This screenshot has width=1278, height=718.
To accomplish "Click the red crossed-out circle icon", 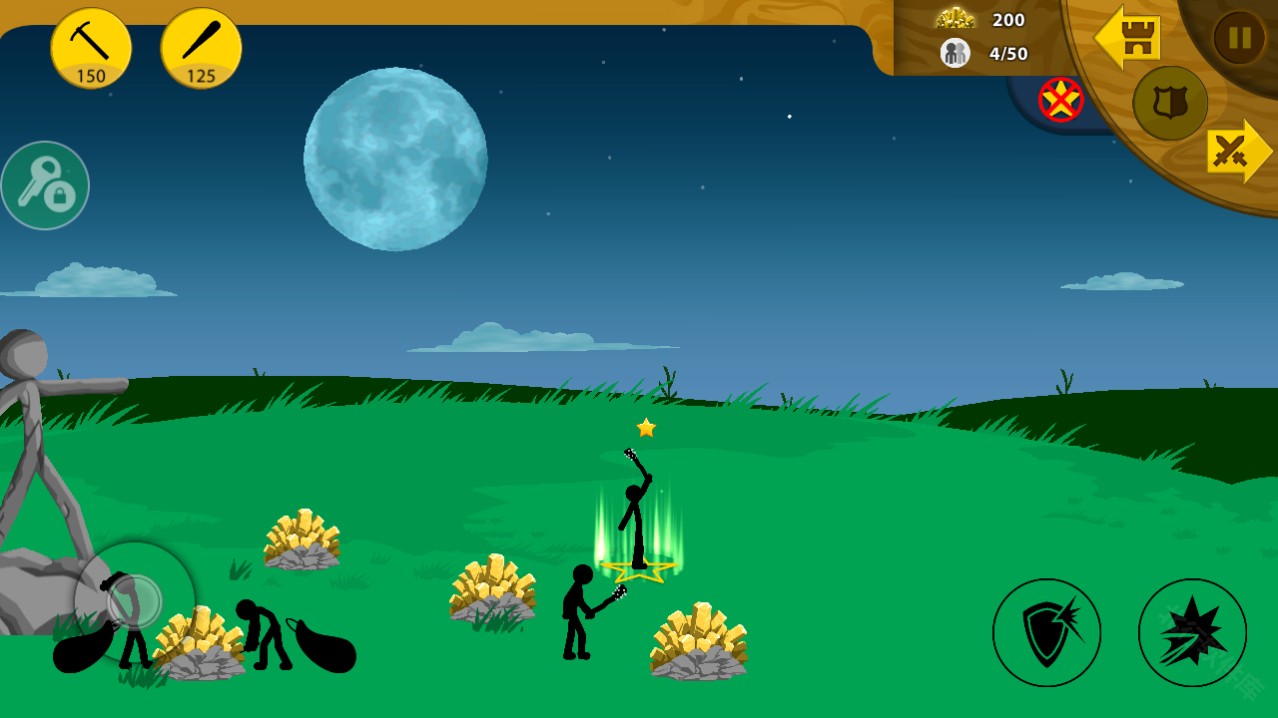I will click(1061, 99).
